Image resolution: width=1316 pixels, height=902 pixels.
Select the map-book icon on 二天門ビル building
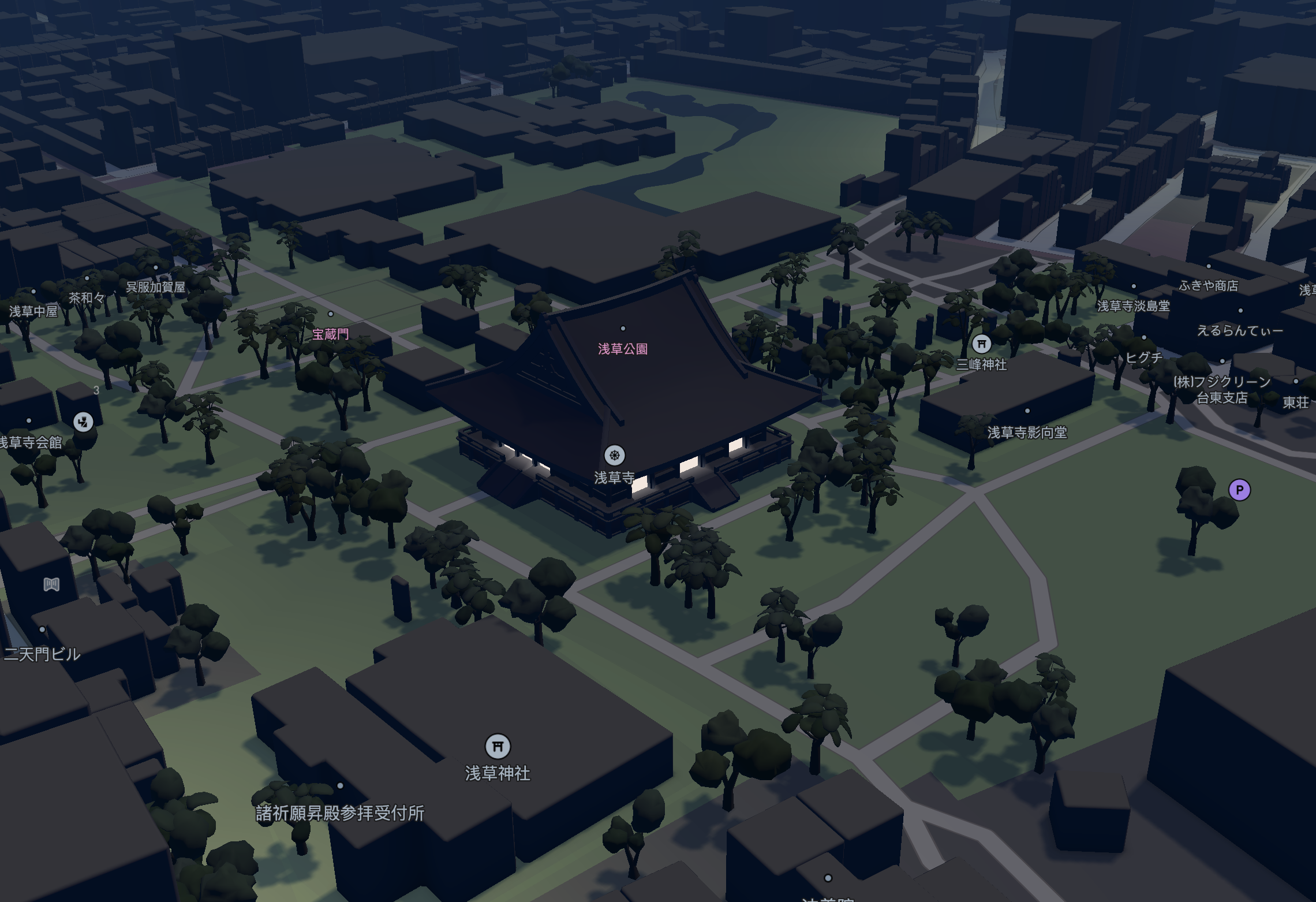51,584
